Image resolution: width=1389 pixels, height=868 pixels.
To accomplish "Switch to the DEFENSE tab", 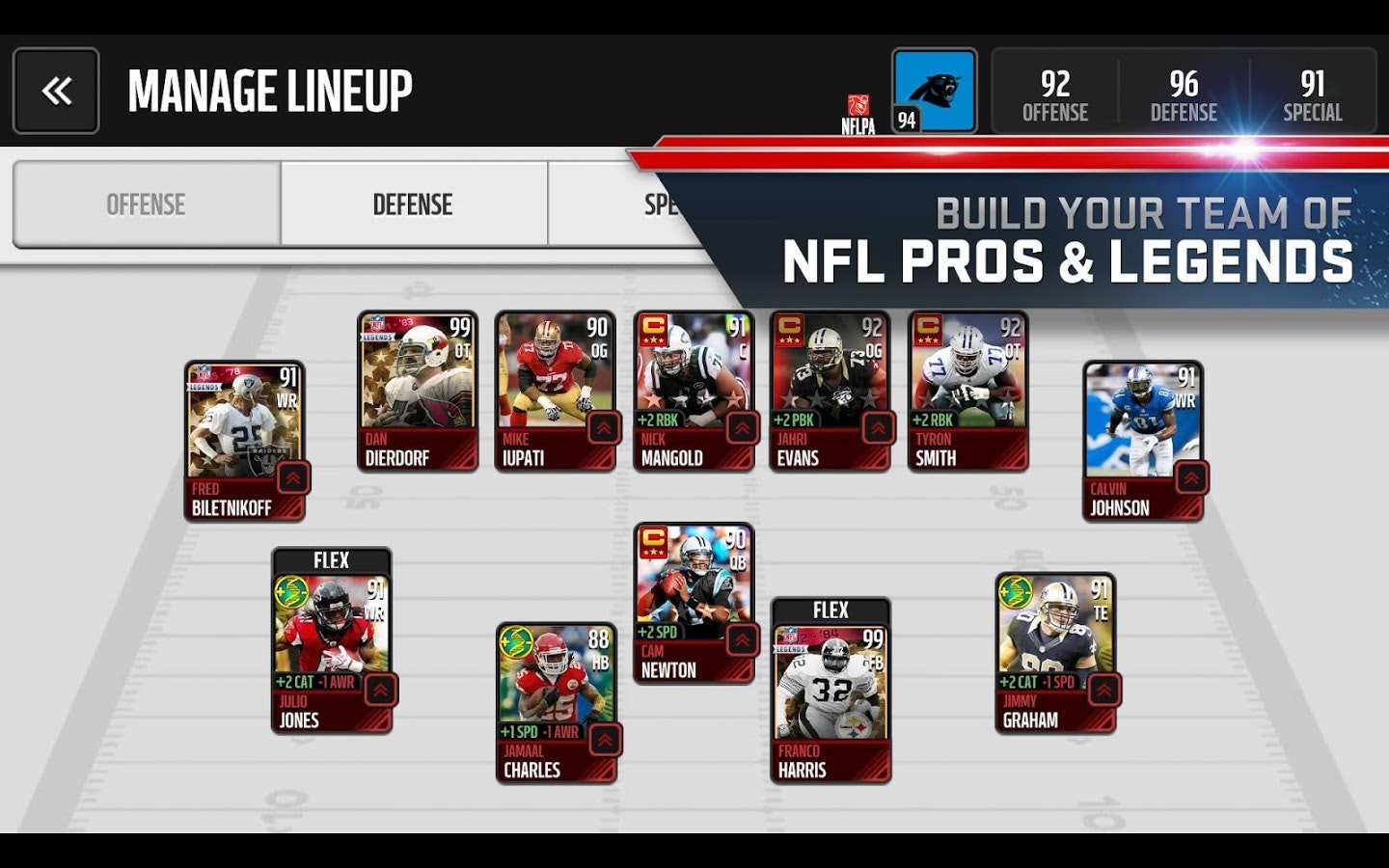I will (x=413, y=204).
